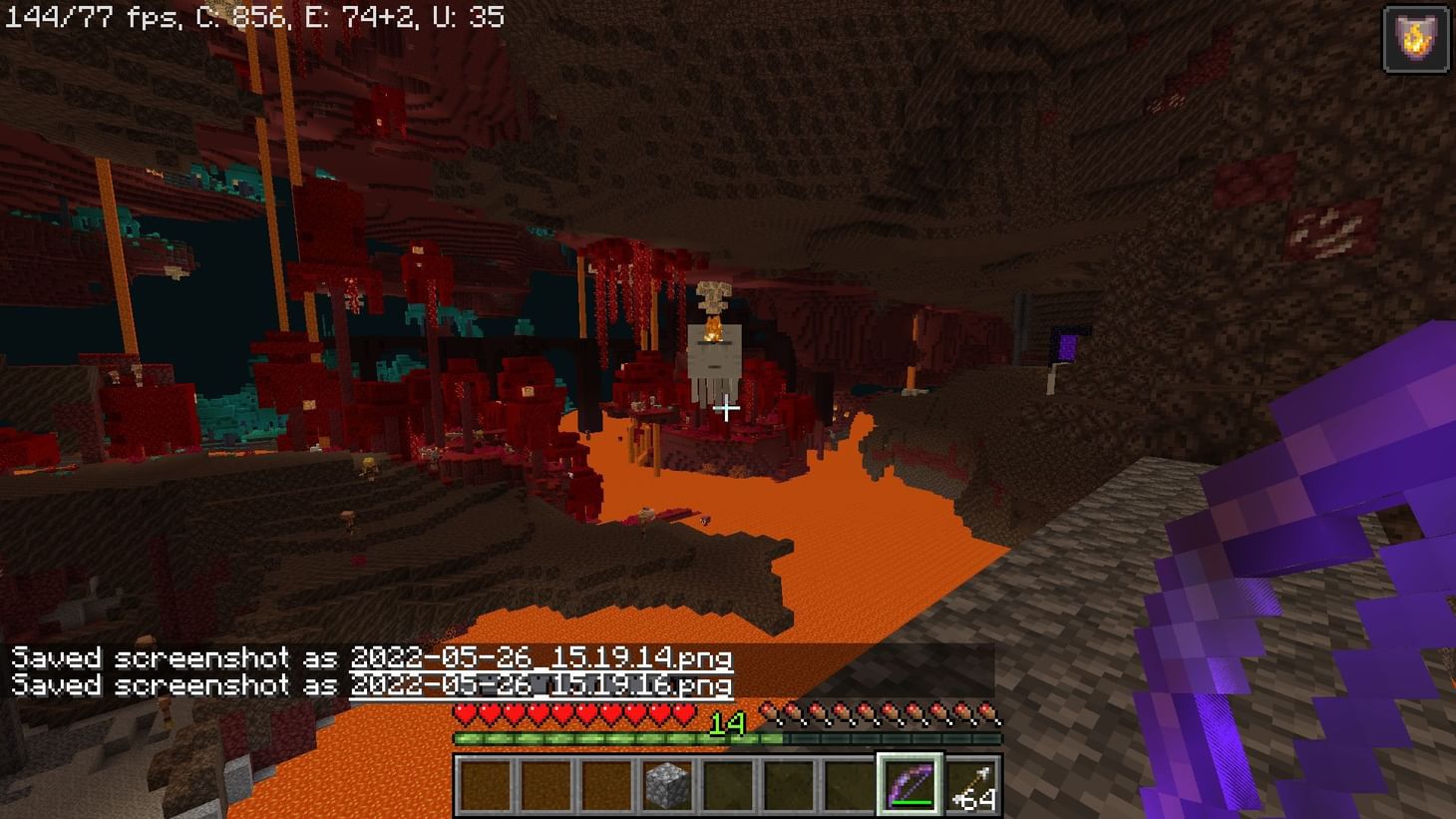Click the experience level number 14
The width and height of the screenshot is (1456, 819).
727,725
